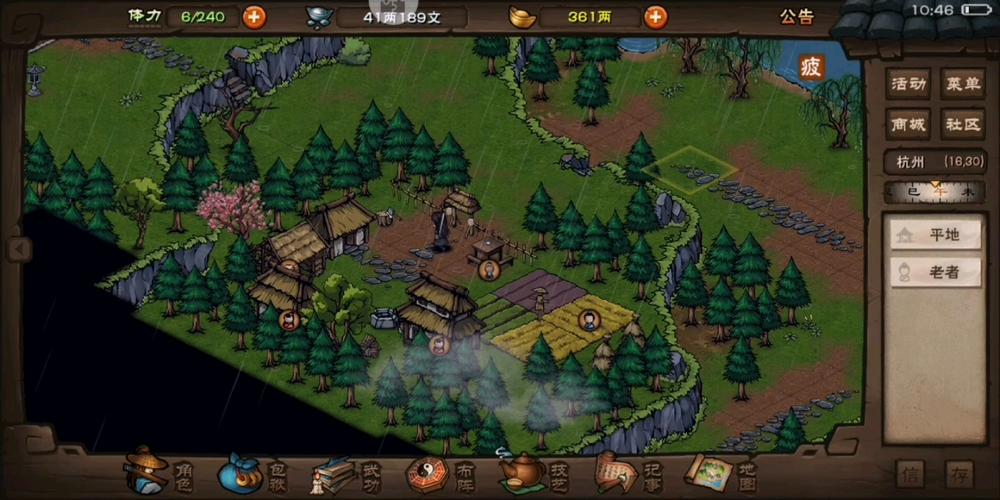Viewport: 1000px width, 500px height.
Task: Open the 包袱 bag inventory
Action: click(x=254, y=471)
